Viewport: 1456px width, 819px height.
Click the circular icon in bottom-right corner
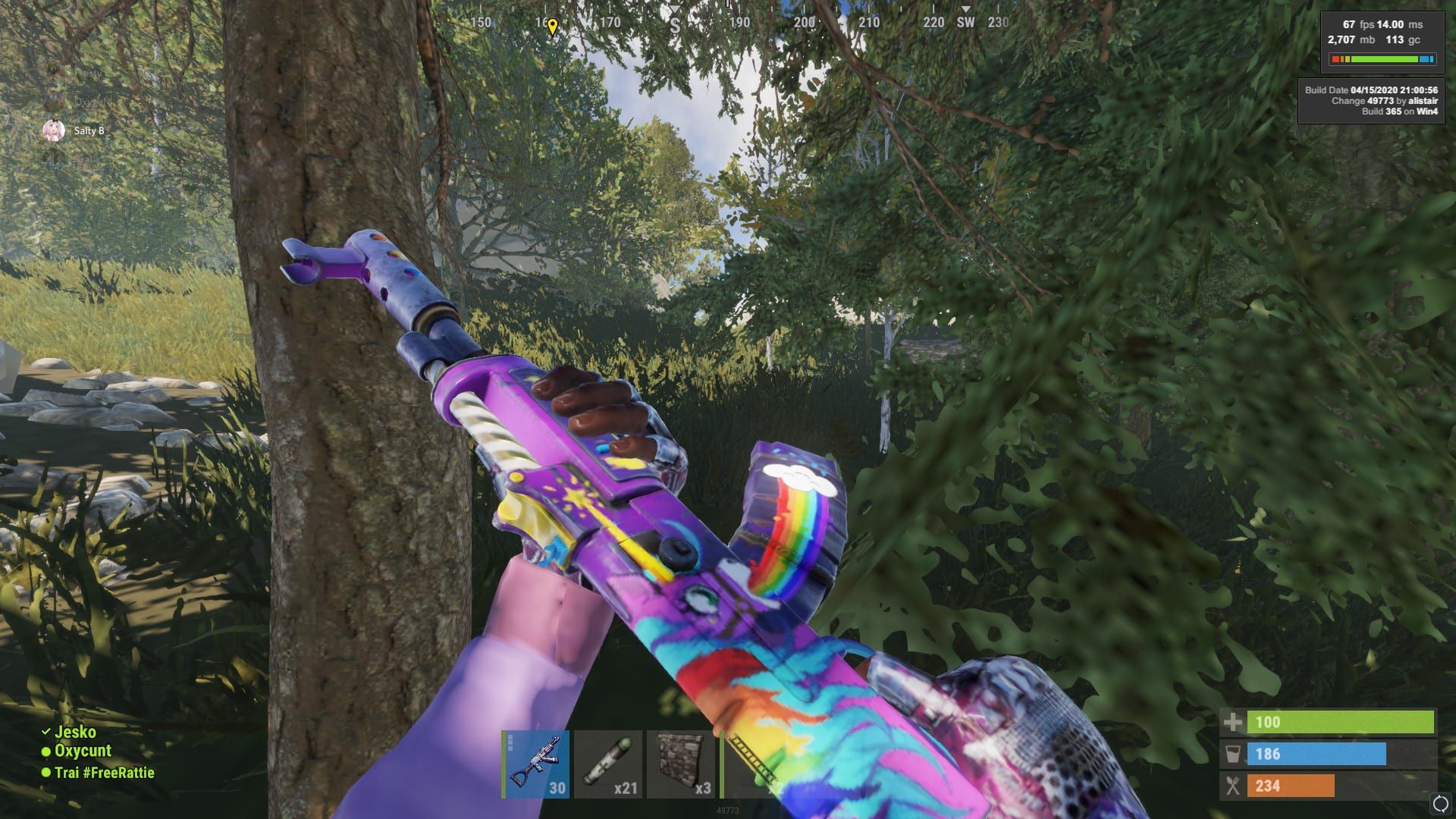point(1440,804)
